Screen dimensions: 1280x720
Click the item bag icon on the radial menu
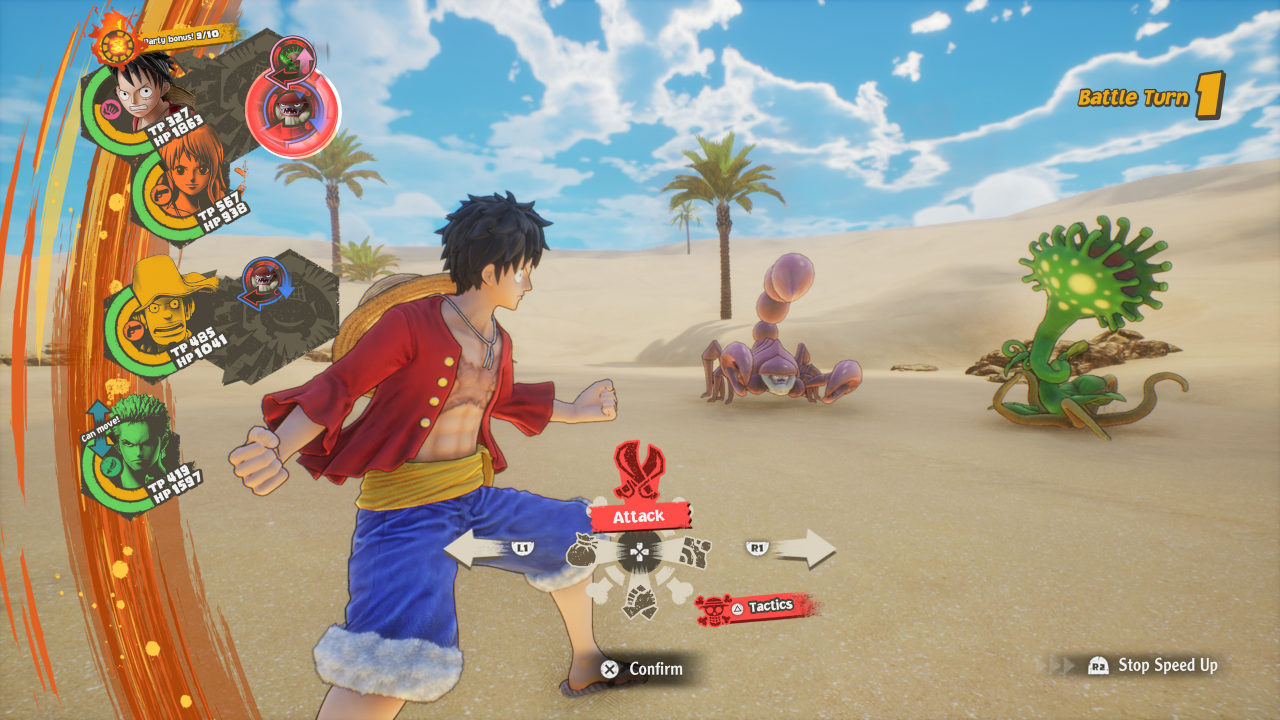click(x=582, y=549)
